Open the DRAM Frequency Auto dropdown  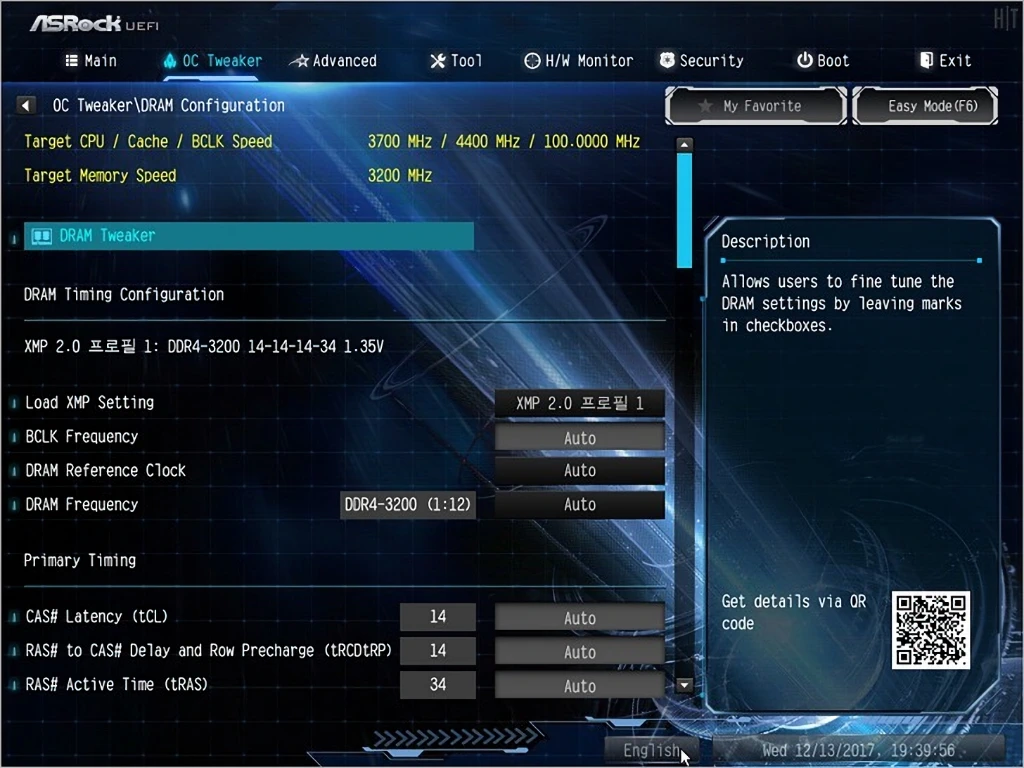pos(580,505)
